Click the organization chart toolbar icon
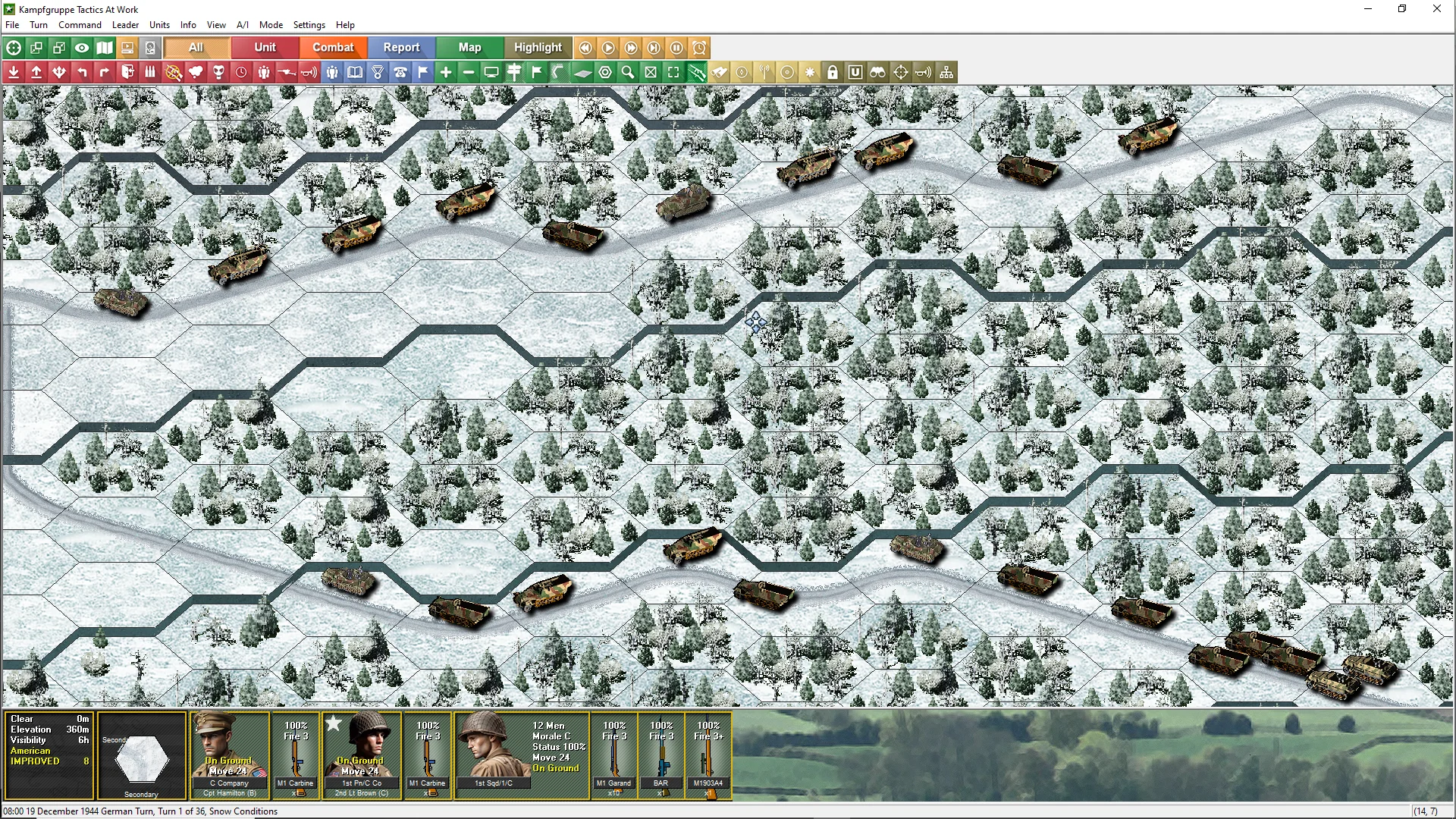The width and height of the screenshot is (1456, 819). (x=946, y=73)
